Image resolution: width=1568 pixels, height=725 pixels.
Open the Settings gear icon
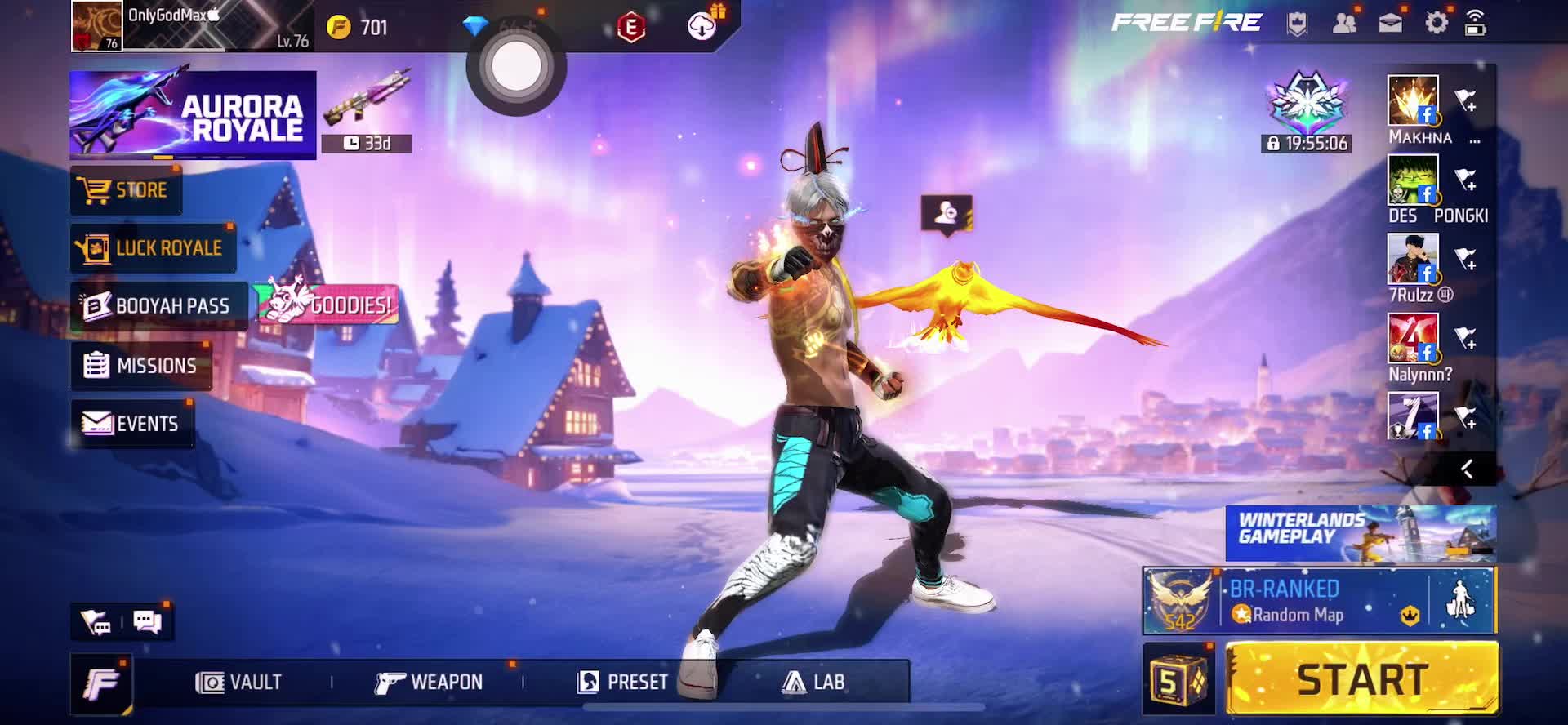coord(1437,24)
